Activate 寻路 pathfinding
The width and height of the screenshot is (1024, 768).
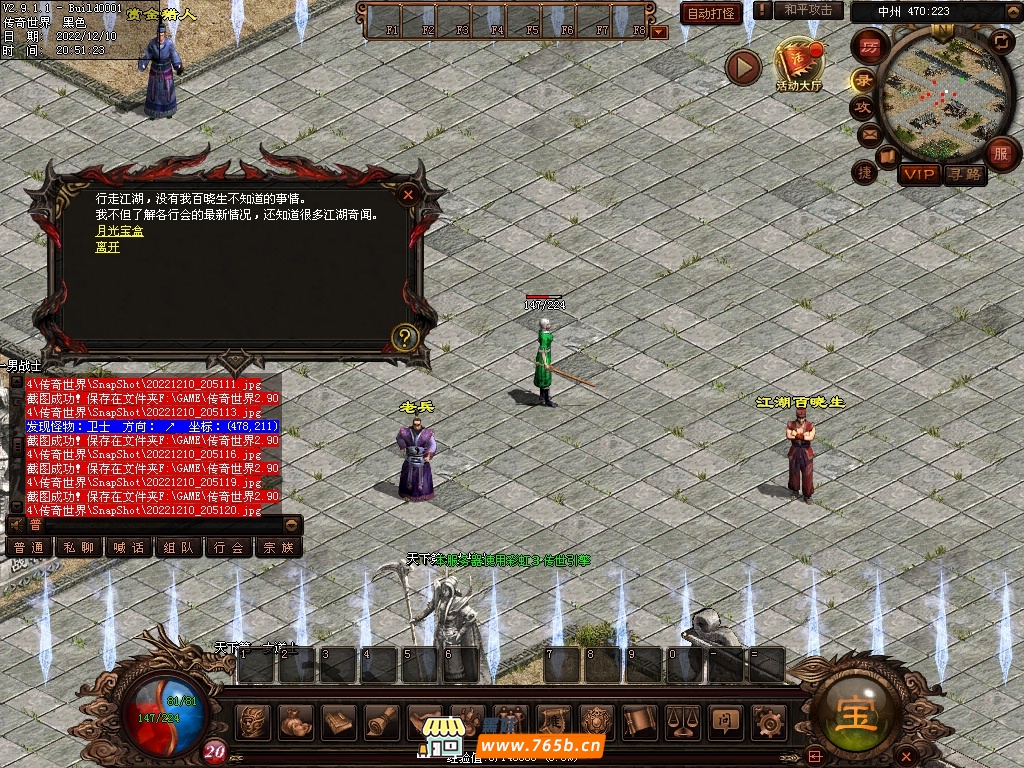point(965,174)
